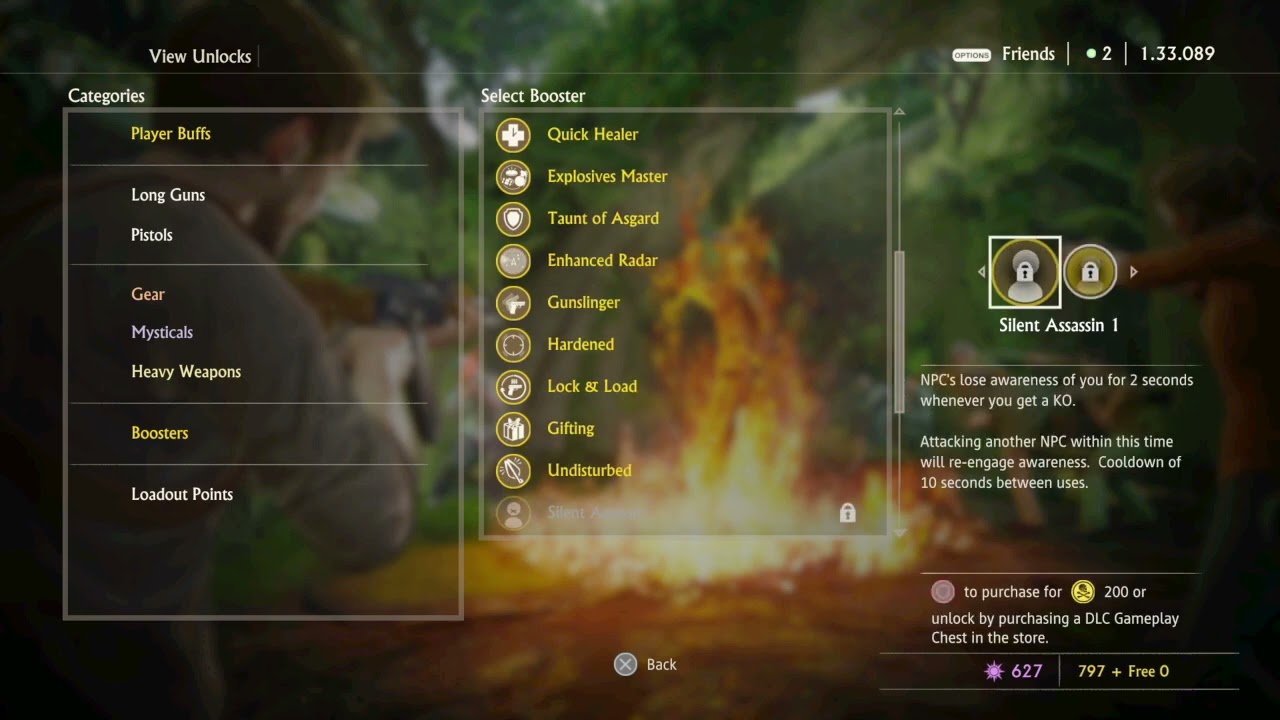Select the Mysticals category
This screenshot has height=720, width=1280.
click(x=162, y=332)
